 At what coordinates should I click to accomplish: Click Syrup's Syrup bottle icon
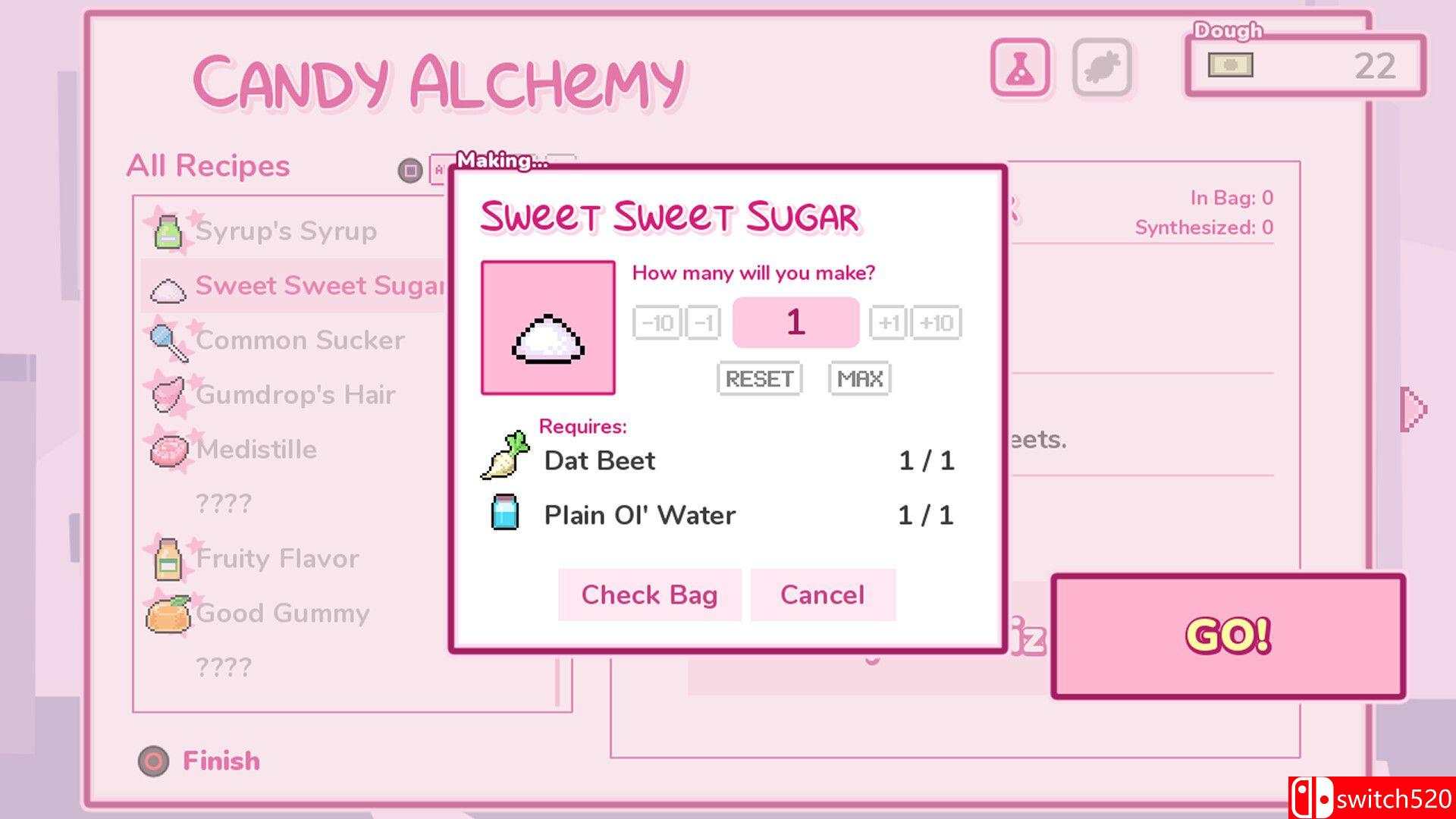168,230
